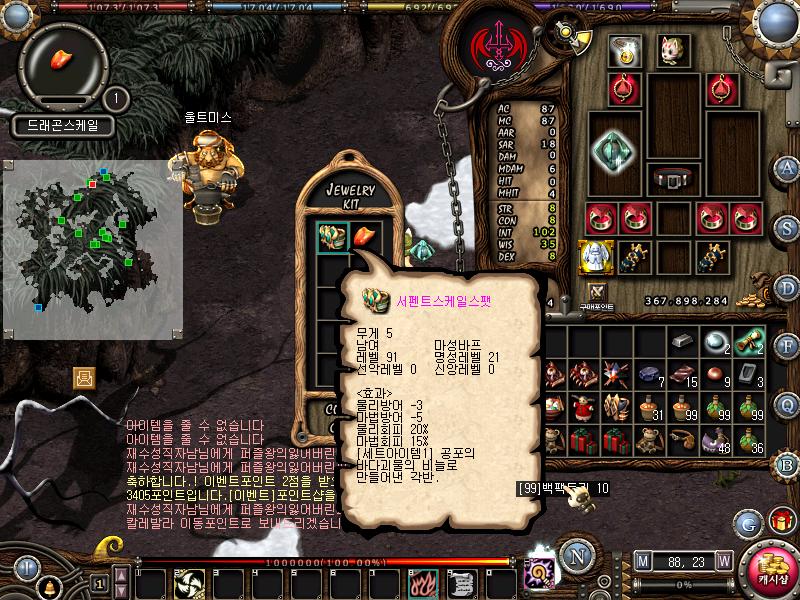Click the W button beside coordinates
800x600 pixels.
(723, 561)
